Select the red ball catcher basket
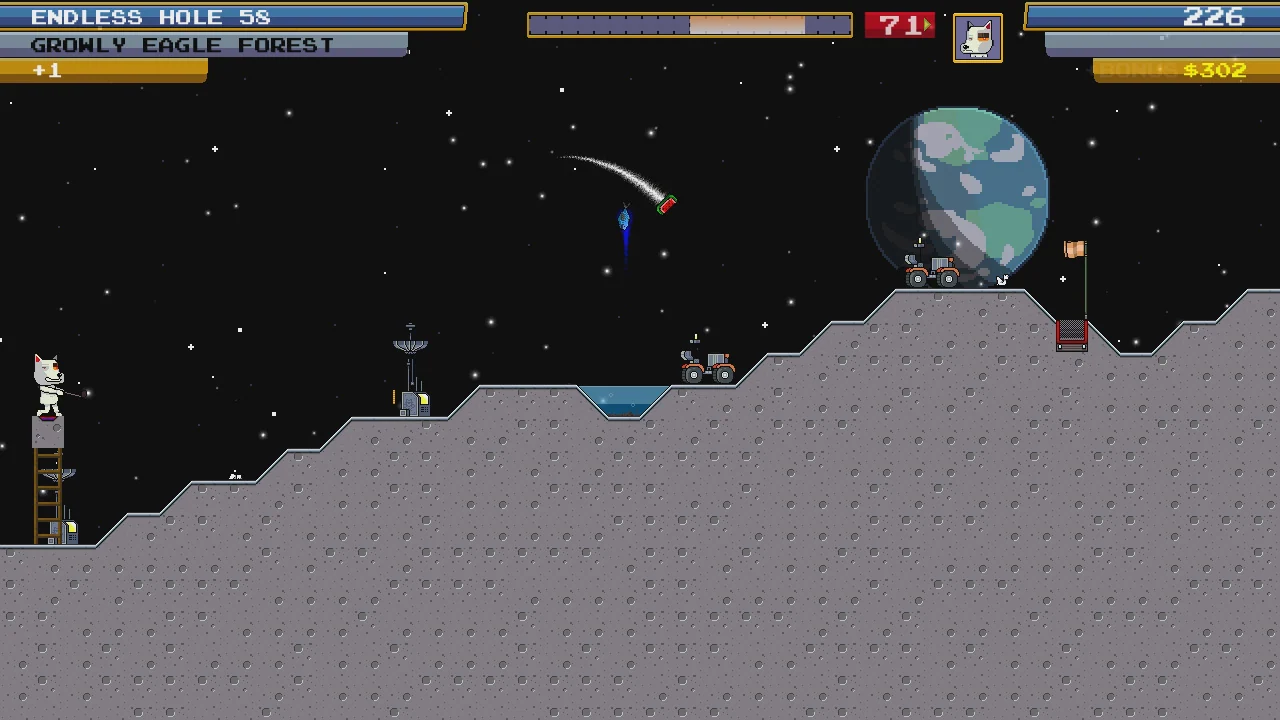 coord(1071,333)
